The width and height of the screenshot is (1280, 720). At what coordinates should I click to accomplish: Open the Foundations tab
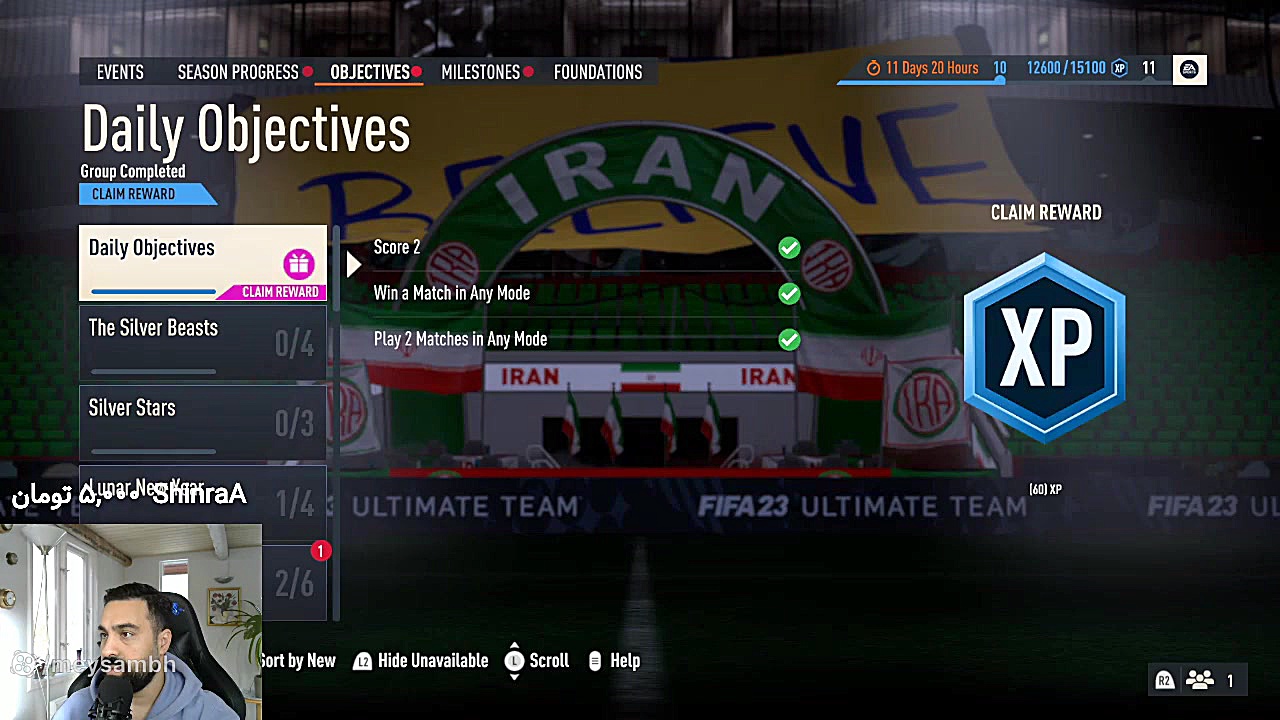click(x=598, y=72)
